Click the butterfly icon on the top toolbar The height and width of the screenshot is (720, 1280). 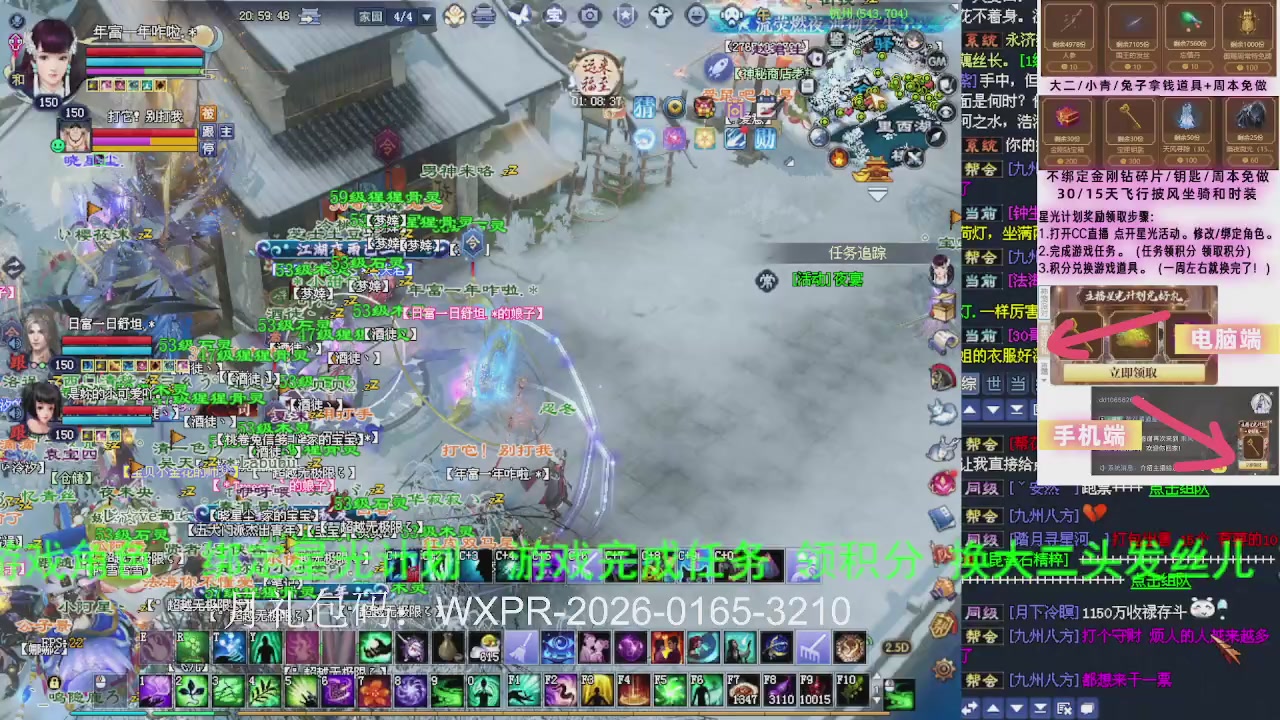[x=521, y=15]
